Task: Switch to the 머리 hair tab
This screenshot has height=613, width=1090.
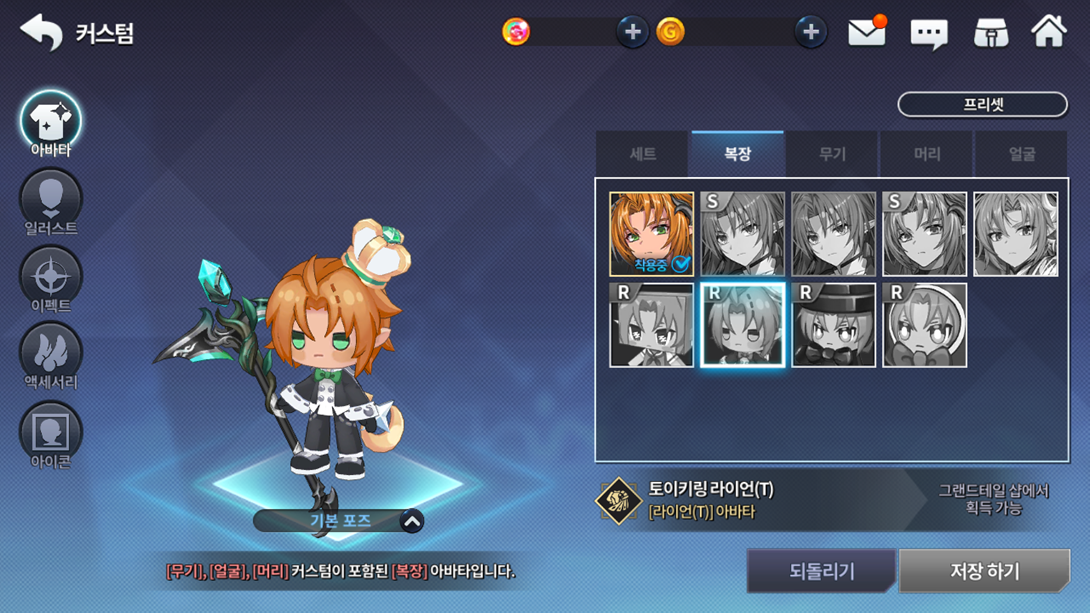Action: click(927, 154)
